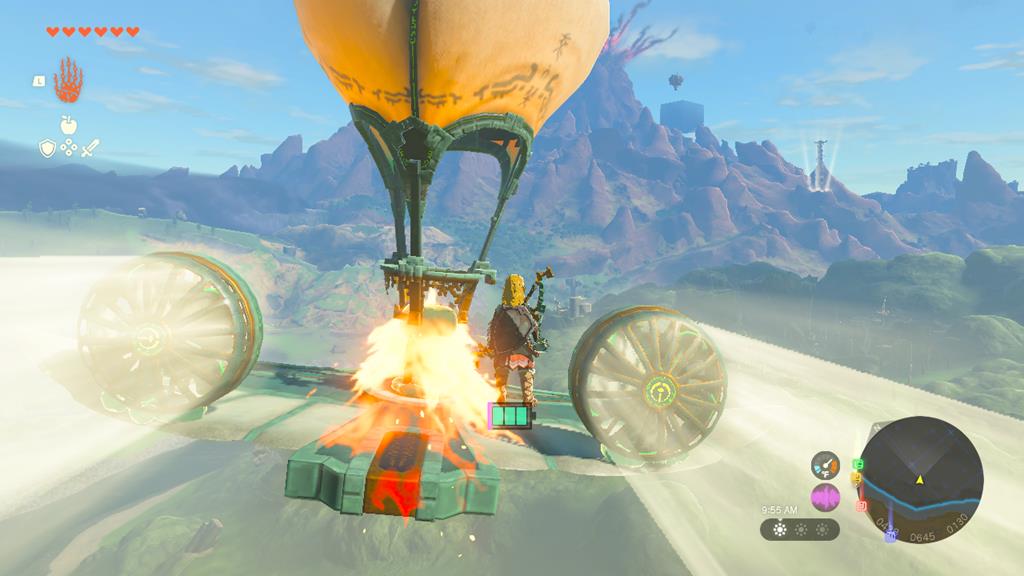The image size is (1024, 576).
Task: Select the apple quick-menu icon
Action: pos(68,125)
